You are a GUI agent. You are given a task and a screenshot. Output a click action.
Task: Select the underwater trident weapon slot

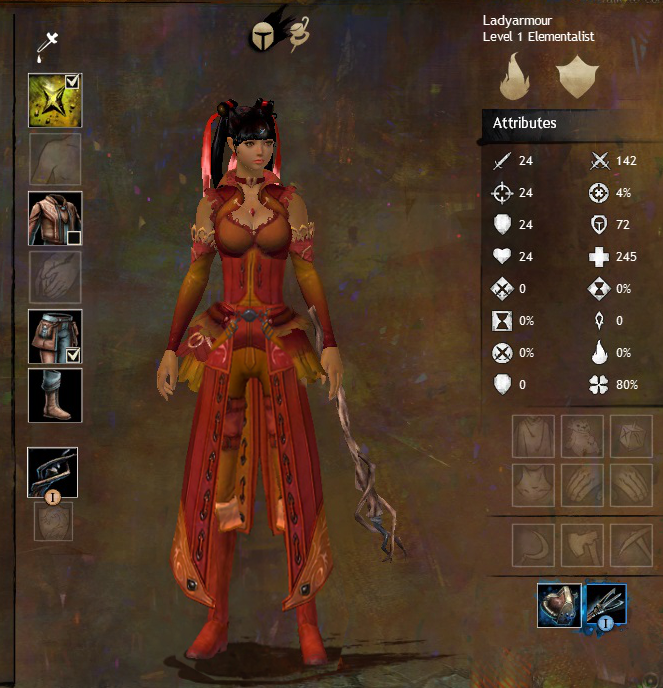(x=606, y=606)
